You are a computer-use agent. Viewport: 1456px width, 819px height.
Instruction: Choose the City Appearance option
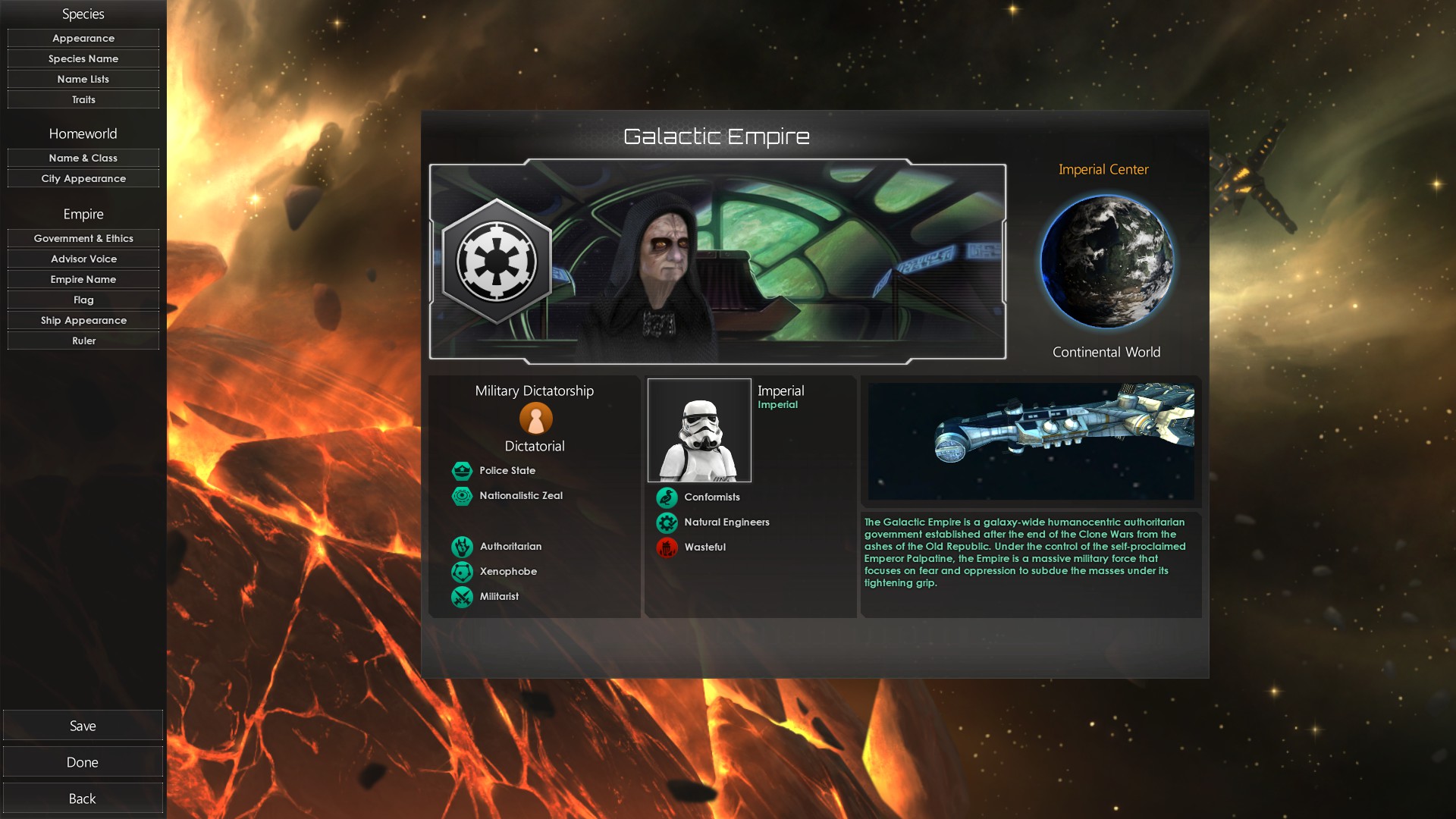[83, 178]
